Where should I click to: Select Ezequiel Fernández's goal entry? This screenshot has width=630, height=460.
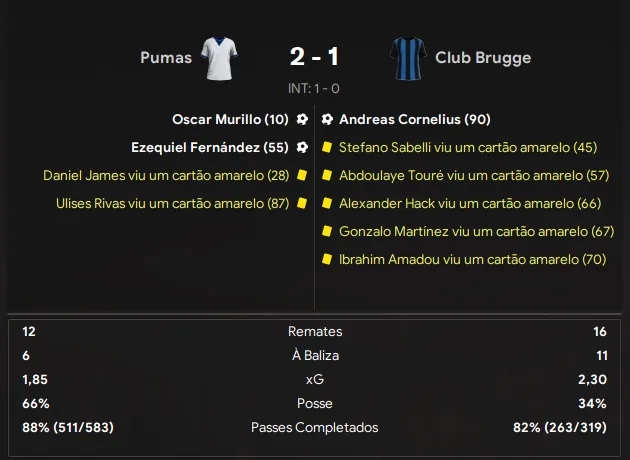(x=210, y=147)
